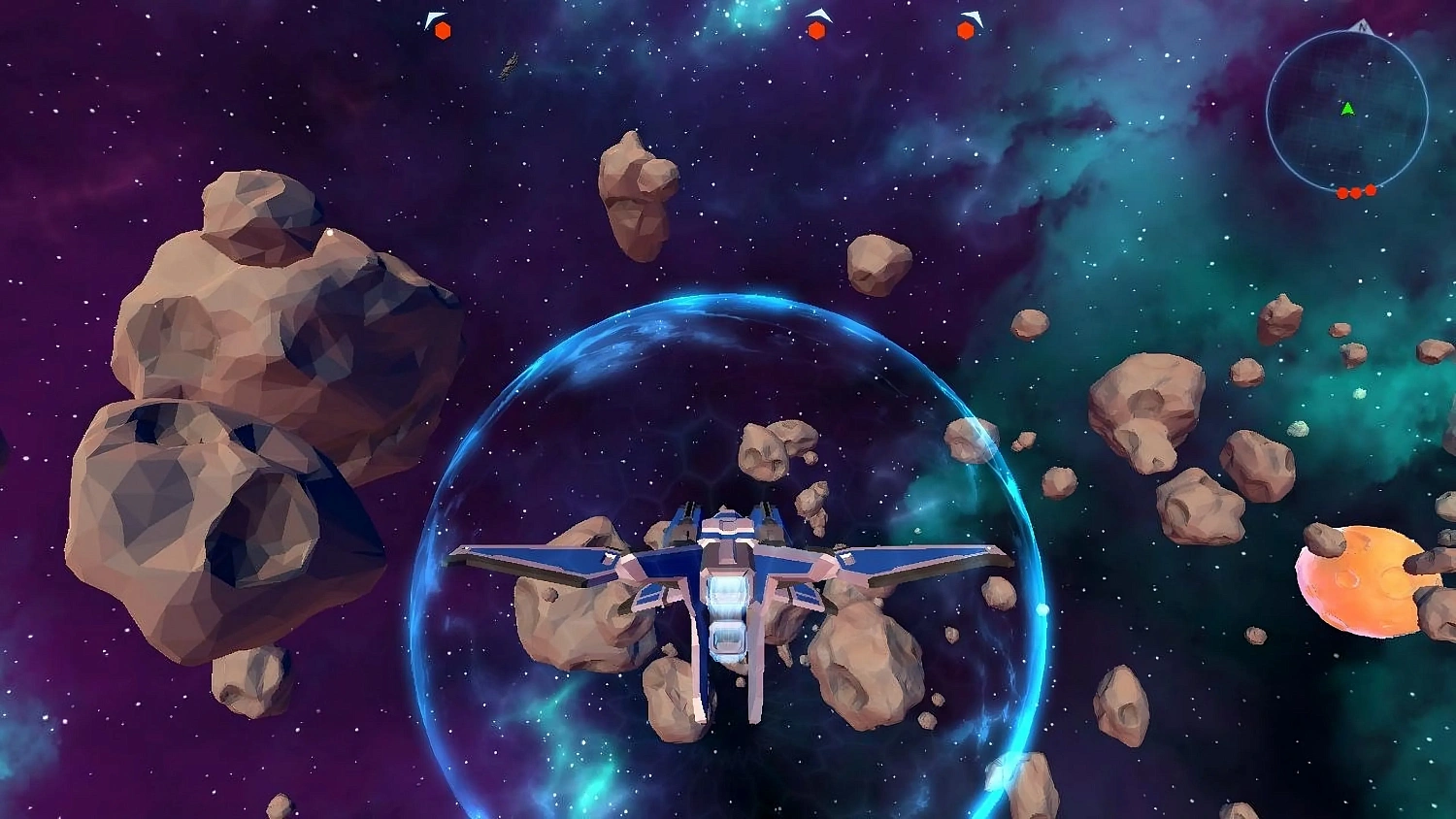
Task: Click the leftmost red enemy blip on the radar
Action: [x=1342, y=193]
